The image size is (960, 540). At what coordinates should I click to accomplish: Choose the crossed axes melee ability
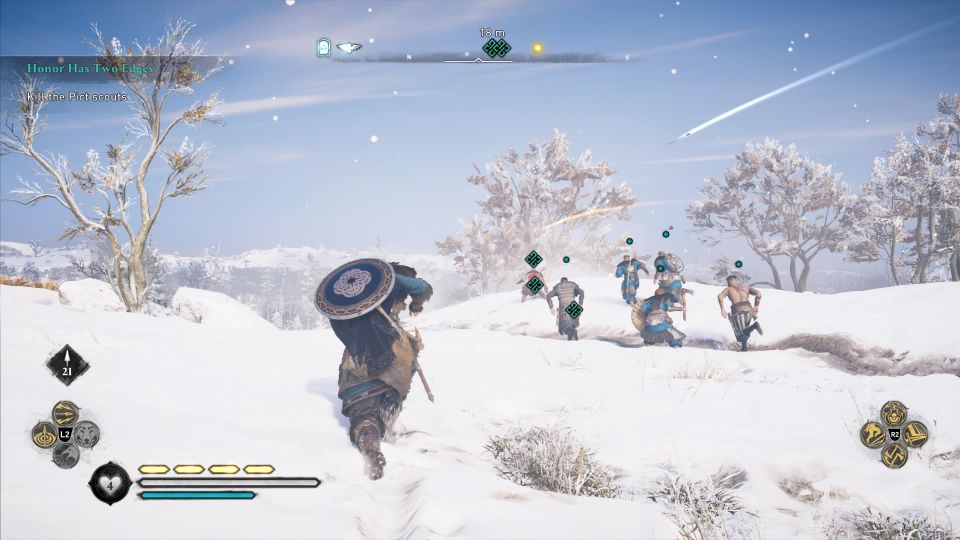click(x=893, y=456)
